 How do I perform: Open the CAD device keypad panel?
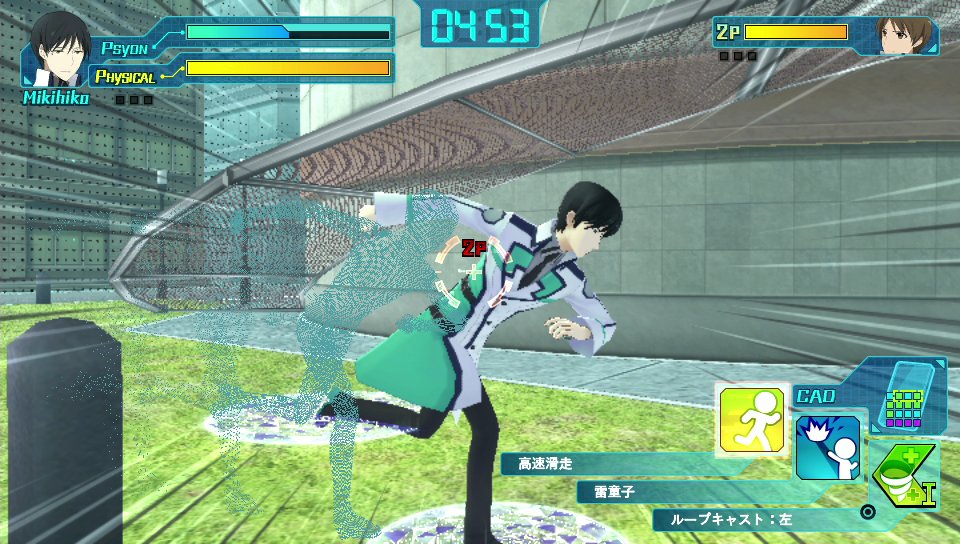[906, 398]
